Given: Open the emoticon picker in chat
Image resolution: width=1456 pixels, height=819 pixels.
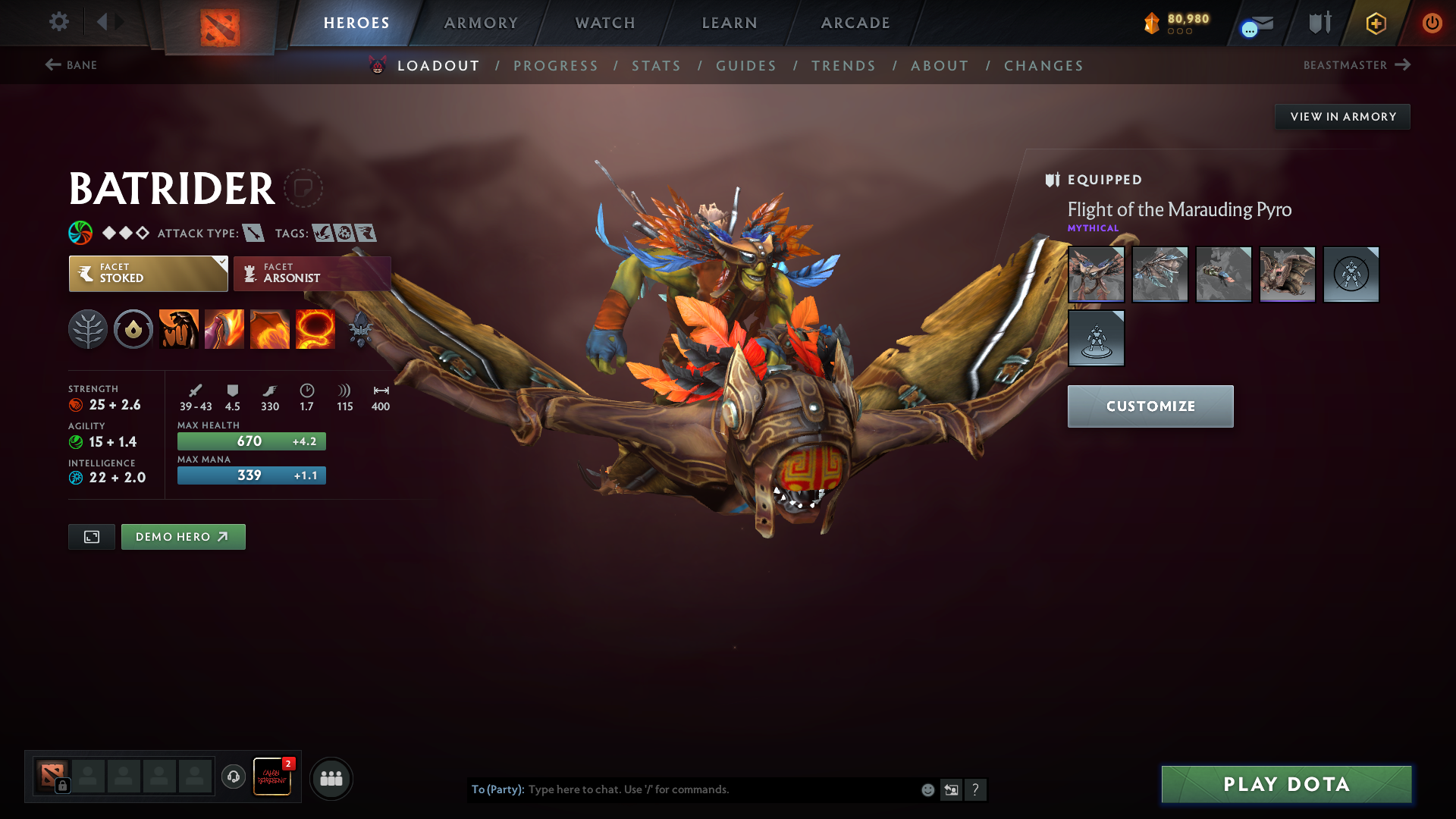Looking at the screenshot, I should click(x=927, y=789).
